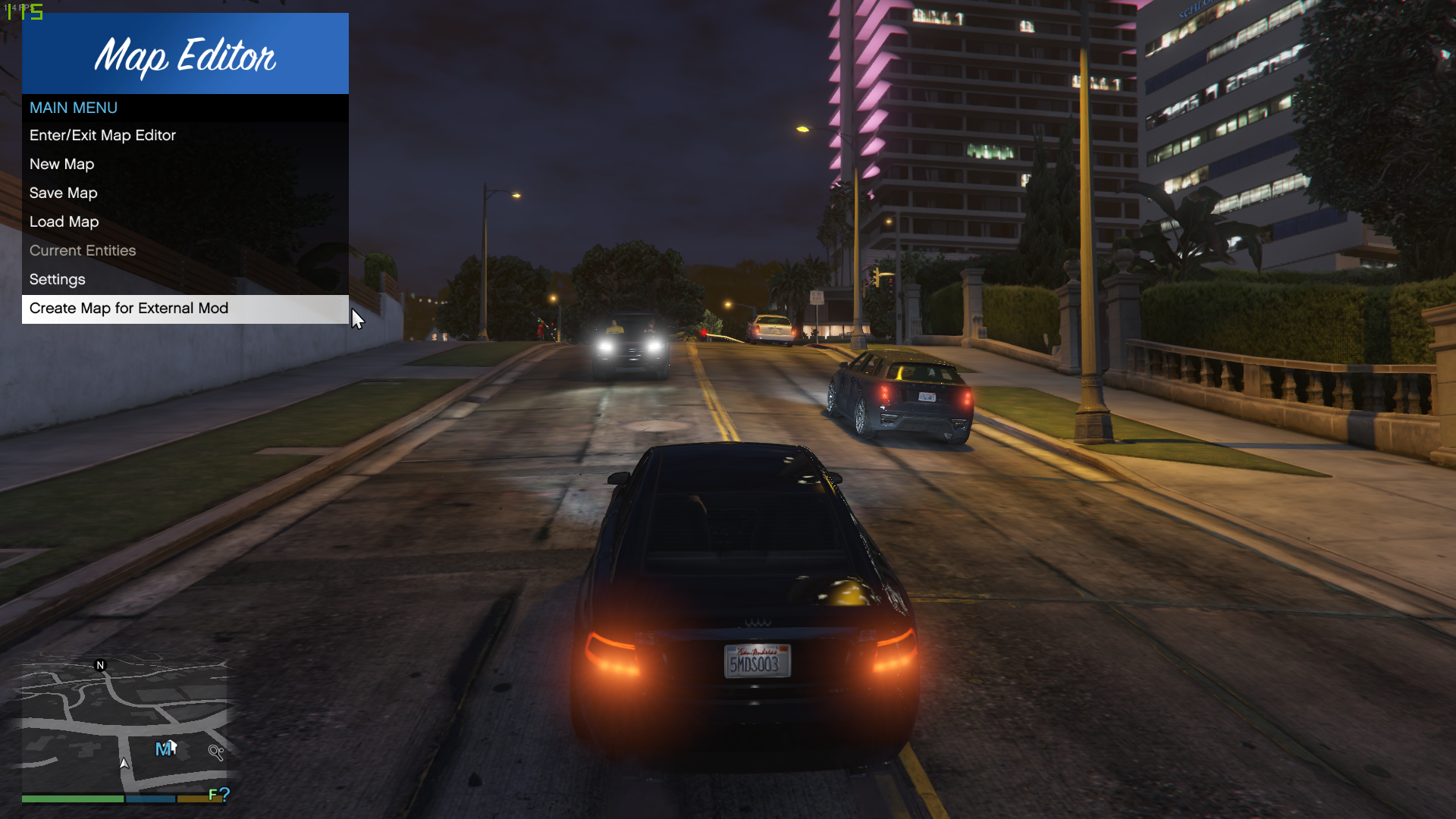This screenshot has width=1456, height=819.
Task: Select the Current Entities item
Action: [83, 251]
